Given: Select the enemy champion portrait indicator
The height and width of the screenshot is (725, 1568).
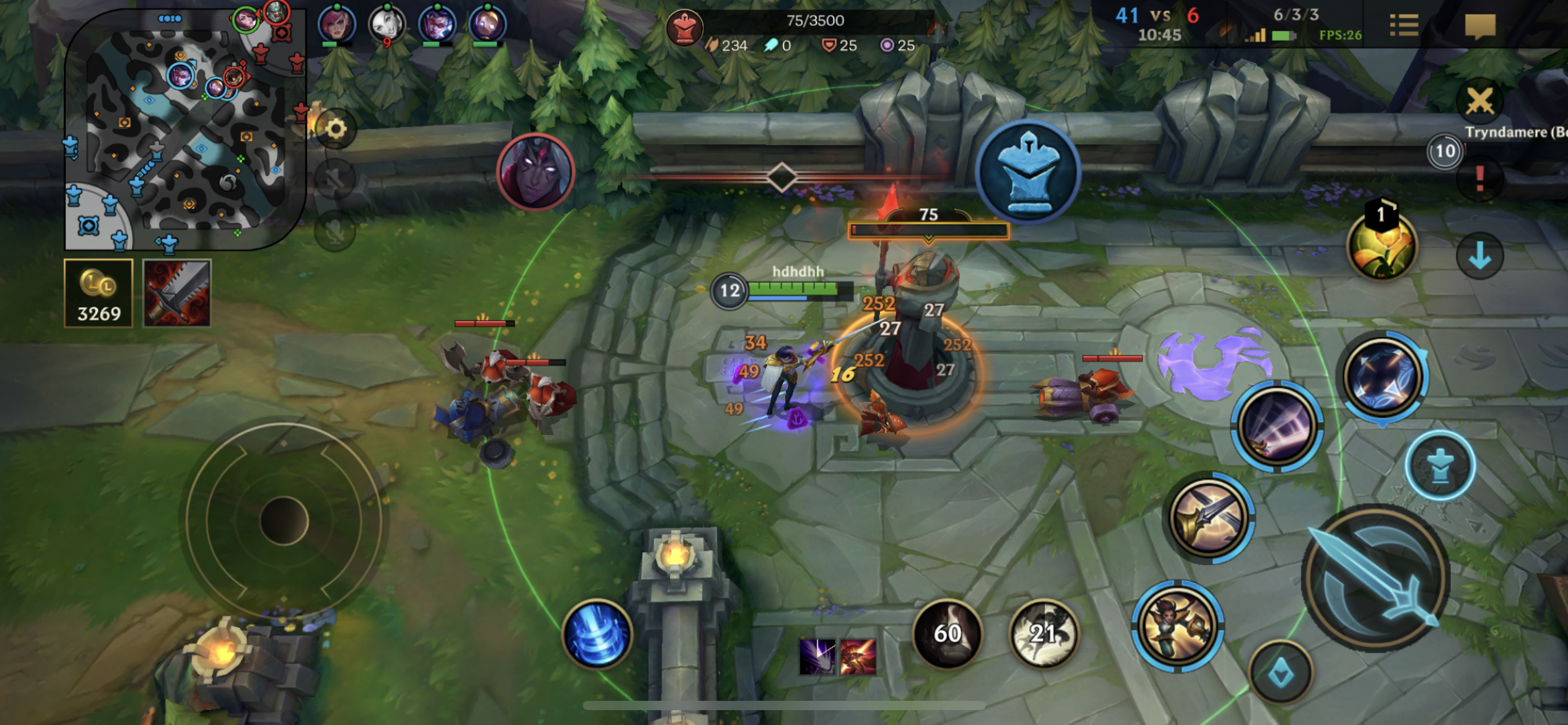Looking at the screenshot, I should [536, 172].
